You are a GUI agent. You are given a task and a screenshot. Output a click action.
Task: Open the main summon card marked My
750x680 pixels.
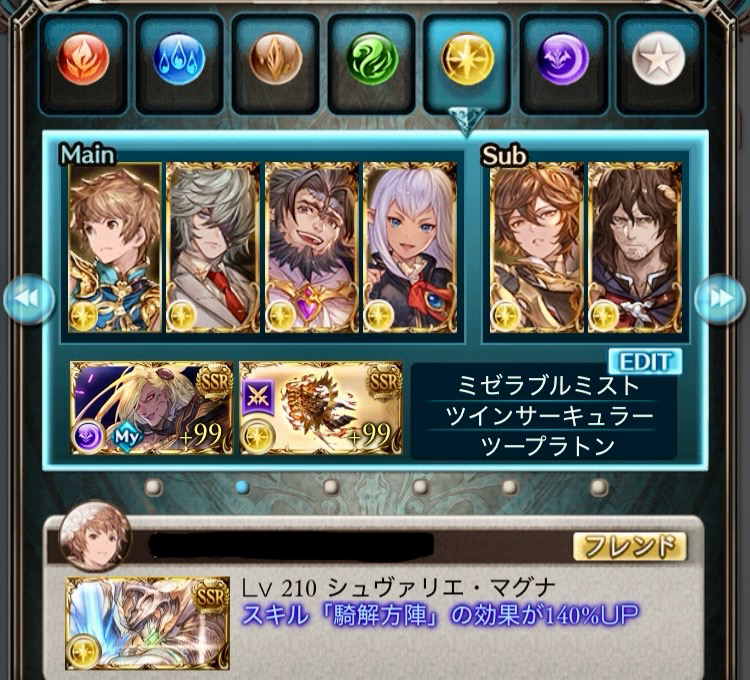(x=151, y=408)
